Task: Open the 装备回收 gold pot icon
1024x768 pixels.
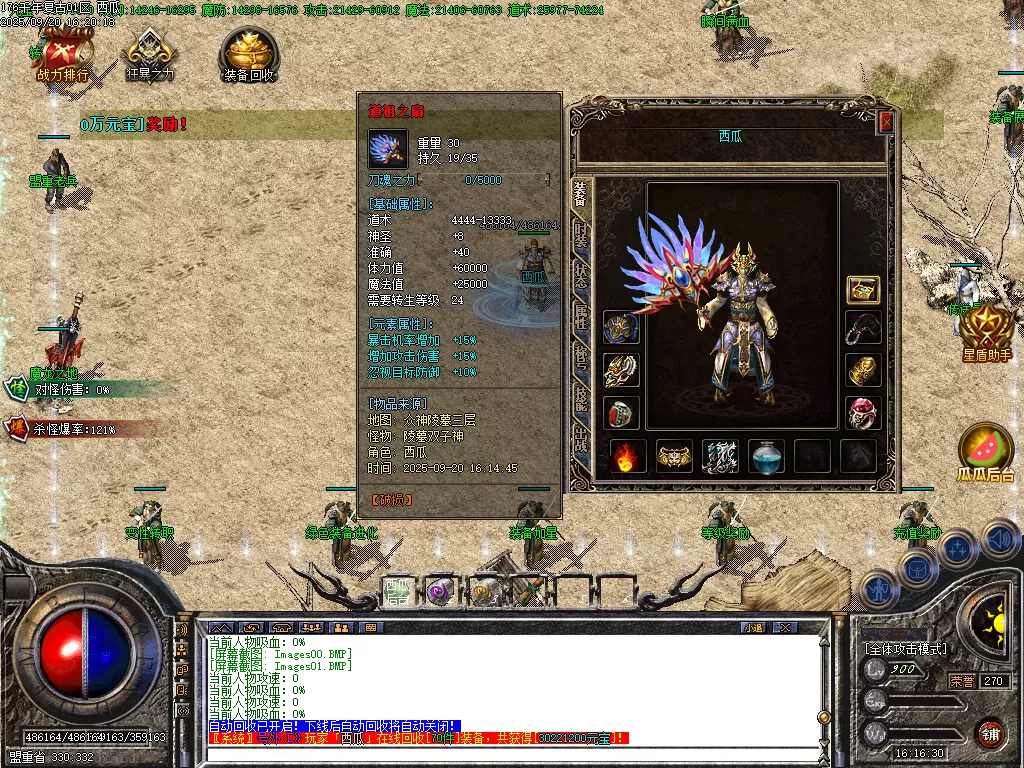Action: [x=249, y=54]
